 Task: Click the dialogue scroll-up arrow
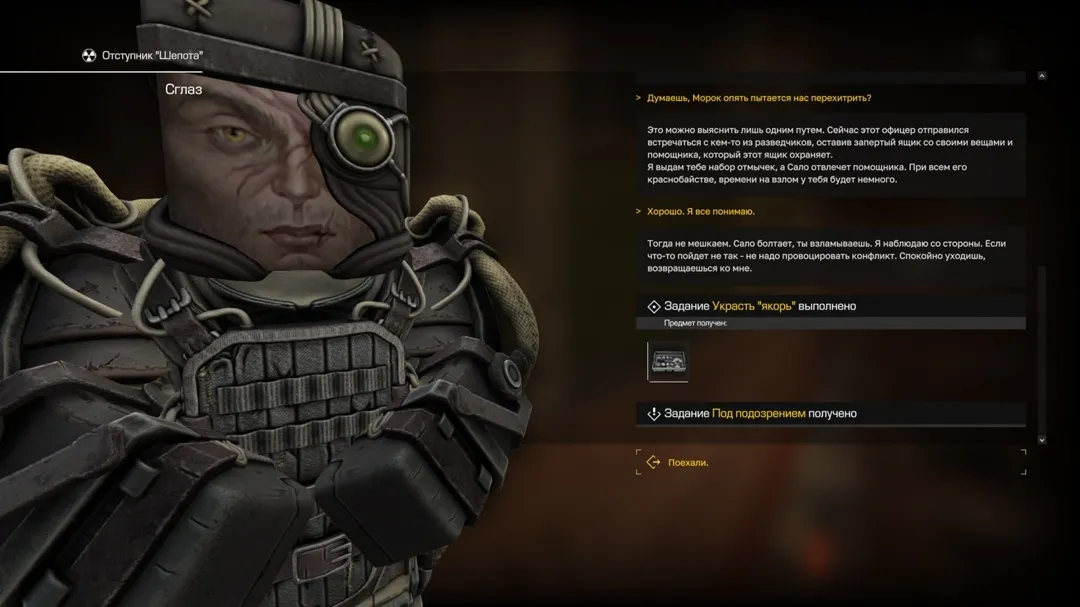click(1042, 76)
